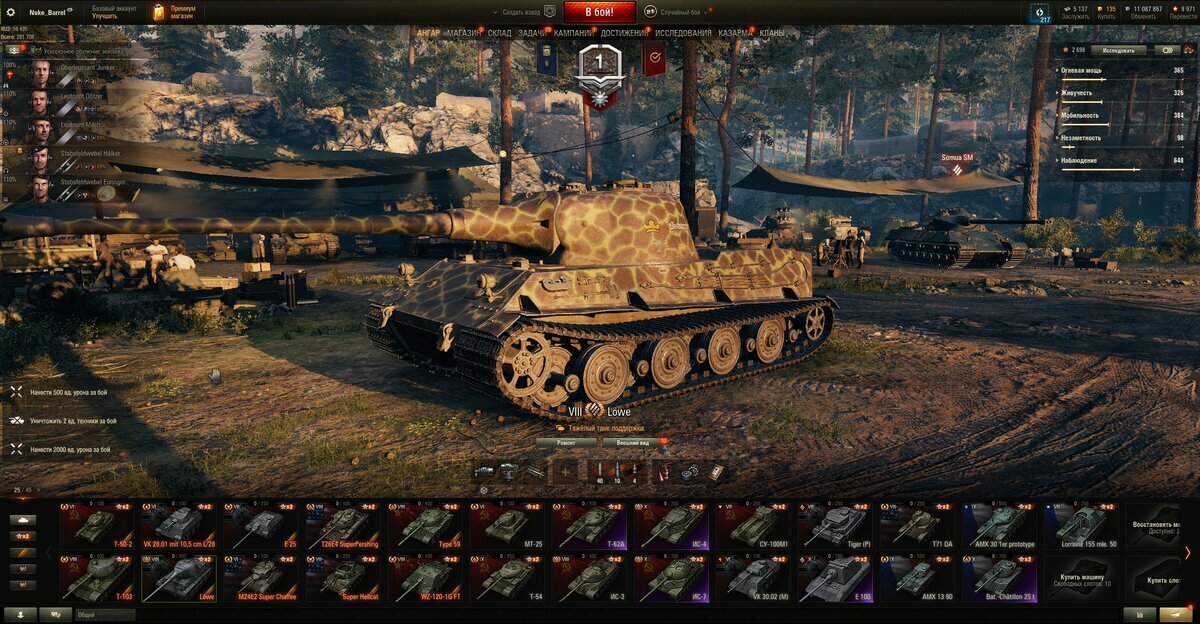
Task: Click the Ремонт button
Action: click(x=566, y=441)
